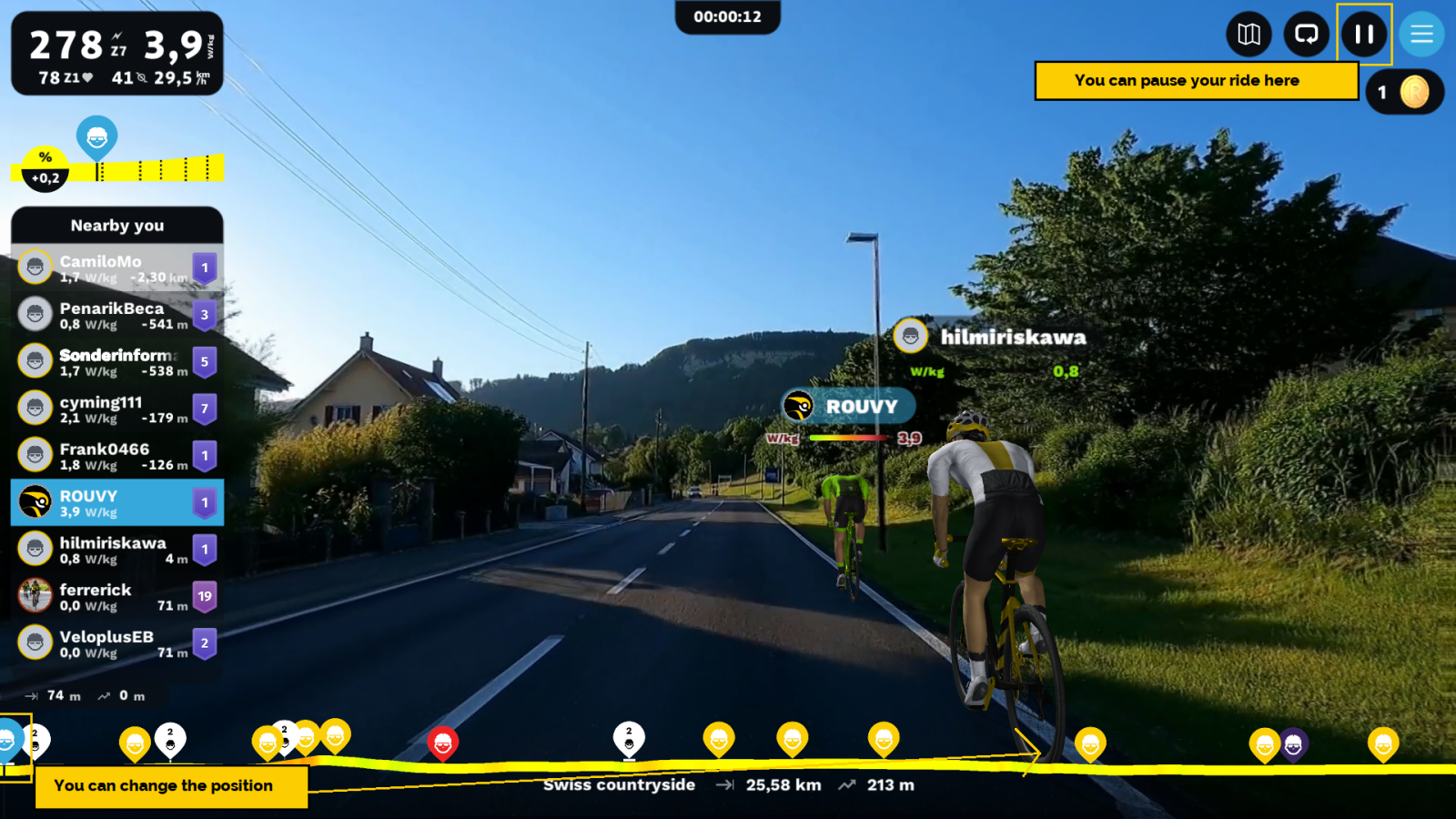Dismiss the 'You can pause your ride here' tip

click(1195, 80)
